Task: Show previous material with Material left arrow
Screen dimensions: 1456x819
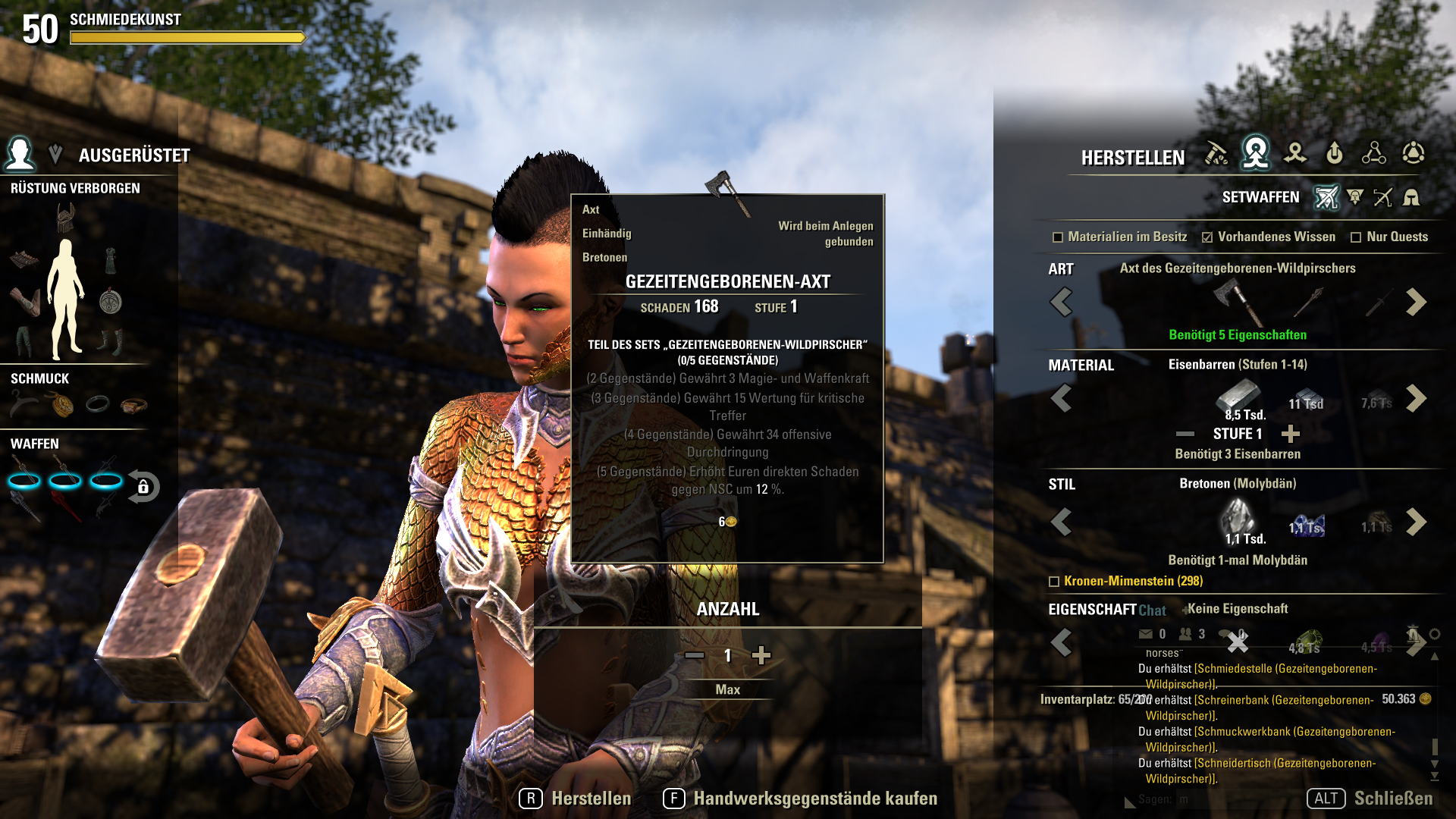Action: [x=1061, y=398]
